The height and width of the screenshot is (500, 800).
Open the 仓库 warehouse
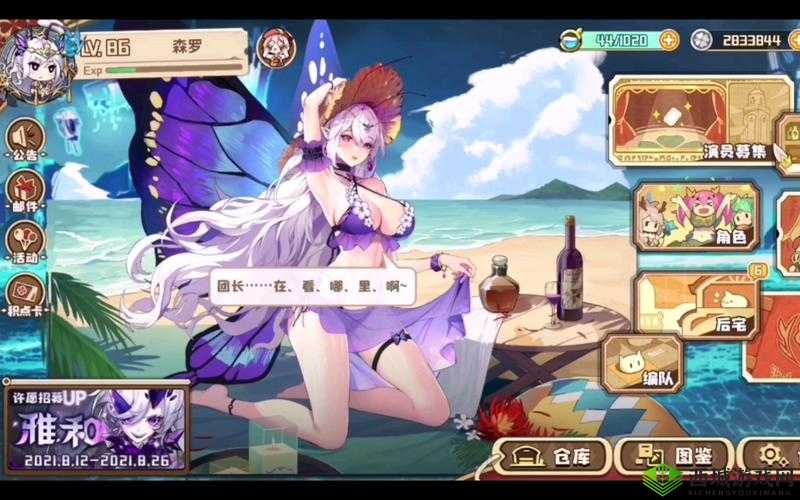pyautogui.click(x=553, y=457)
